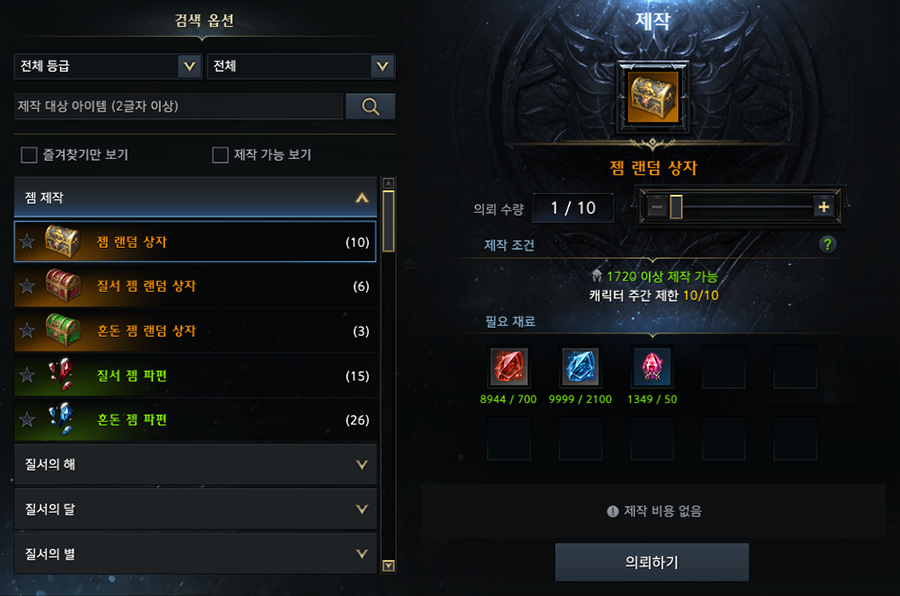Open the 전체 category dropdown
The image size is (900, 596).
[x=299, y=67]
